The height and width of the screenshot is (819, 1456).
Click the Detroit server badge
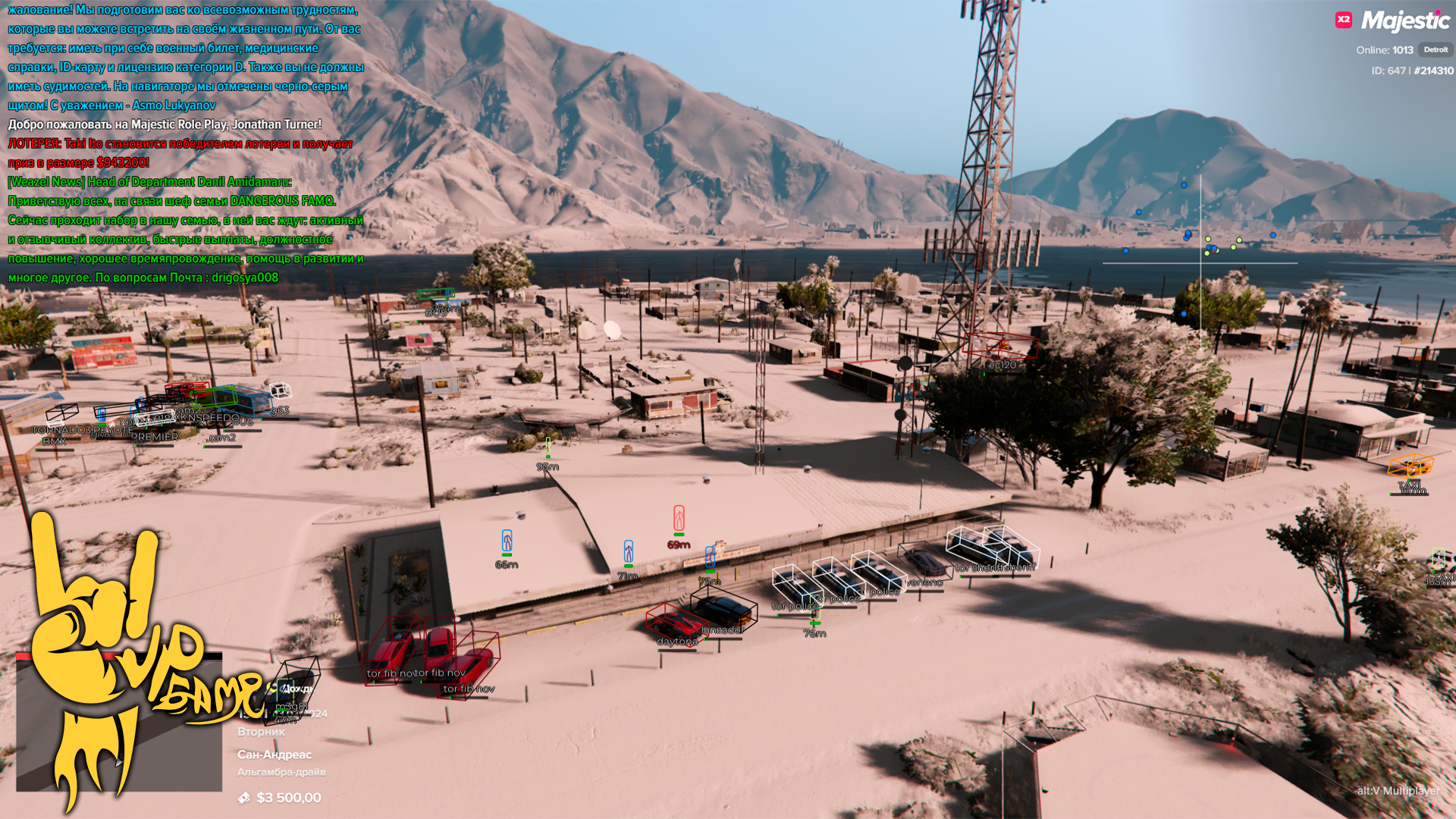1435,50
